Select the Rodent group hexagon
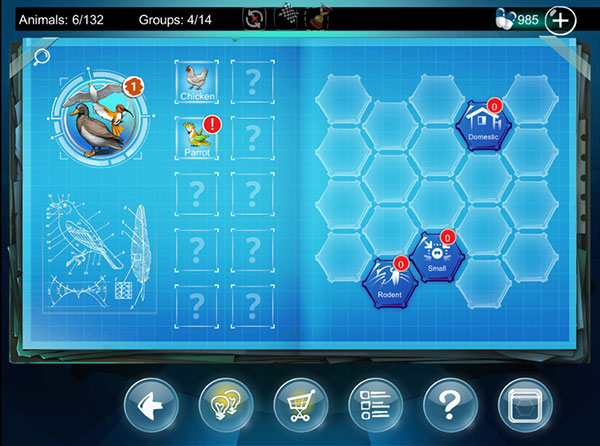 tap(389, 282)
